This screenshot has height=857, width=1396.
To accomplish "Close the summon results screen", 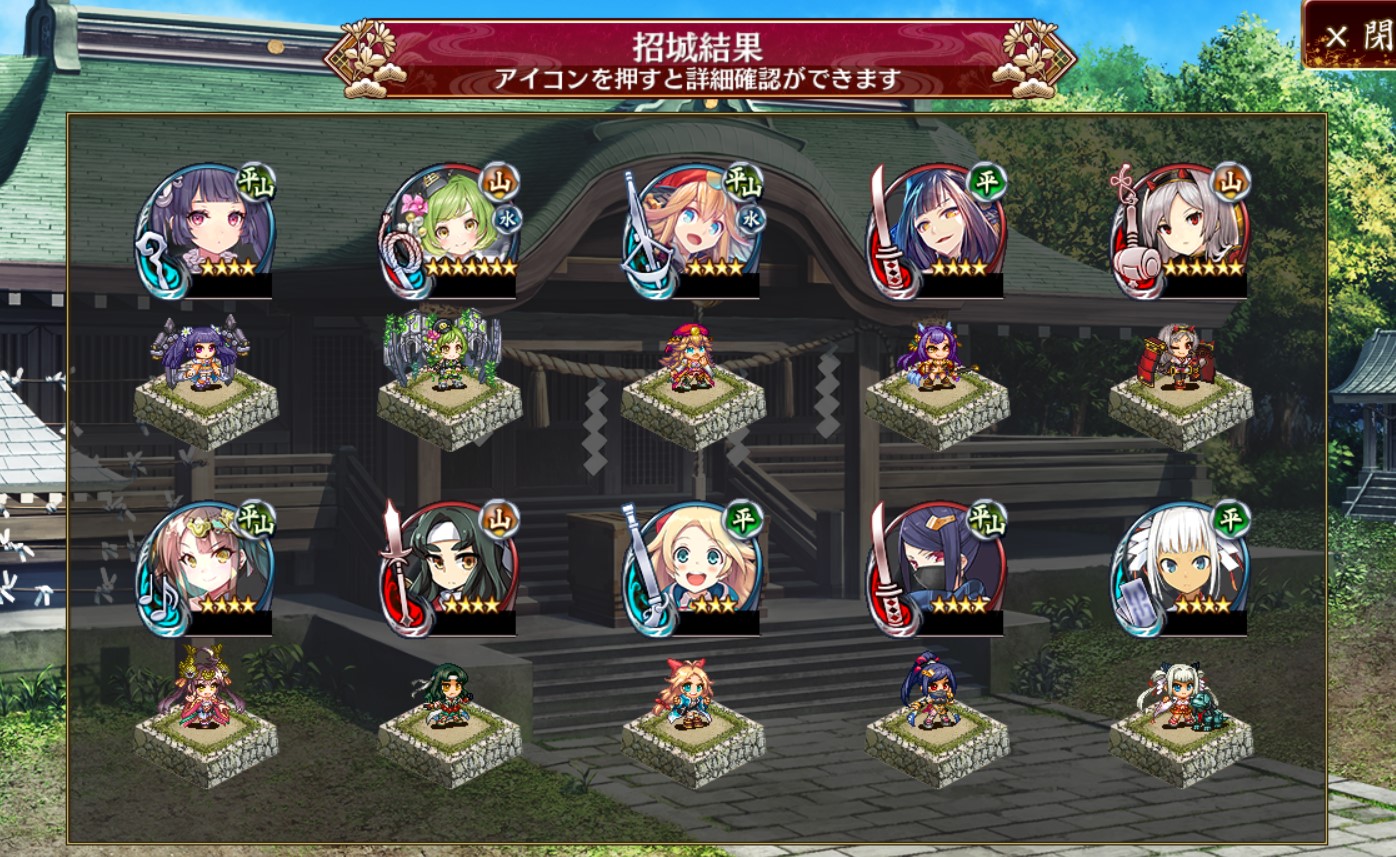I will 1350,36.
